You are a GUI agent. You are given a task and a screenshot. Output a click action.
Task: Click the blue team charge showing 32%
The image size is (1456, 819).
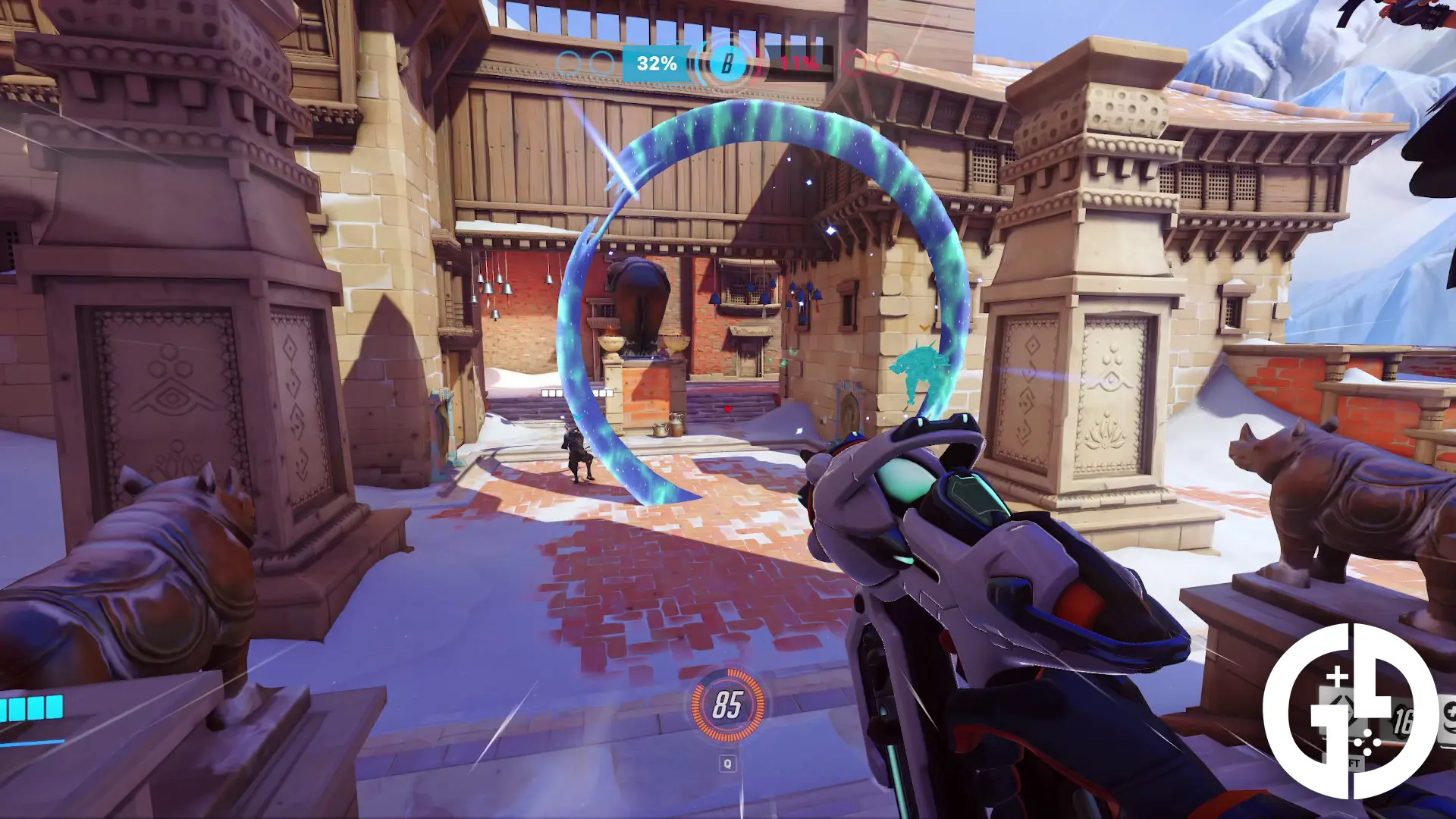click(x=655, y=64)
